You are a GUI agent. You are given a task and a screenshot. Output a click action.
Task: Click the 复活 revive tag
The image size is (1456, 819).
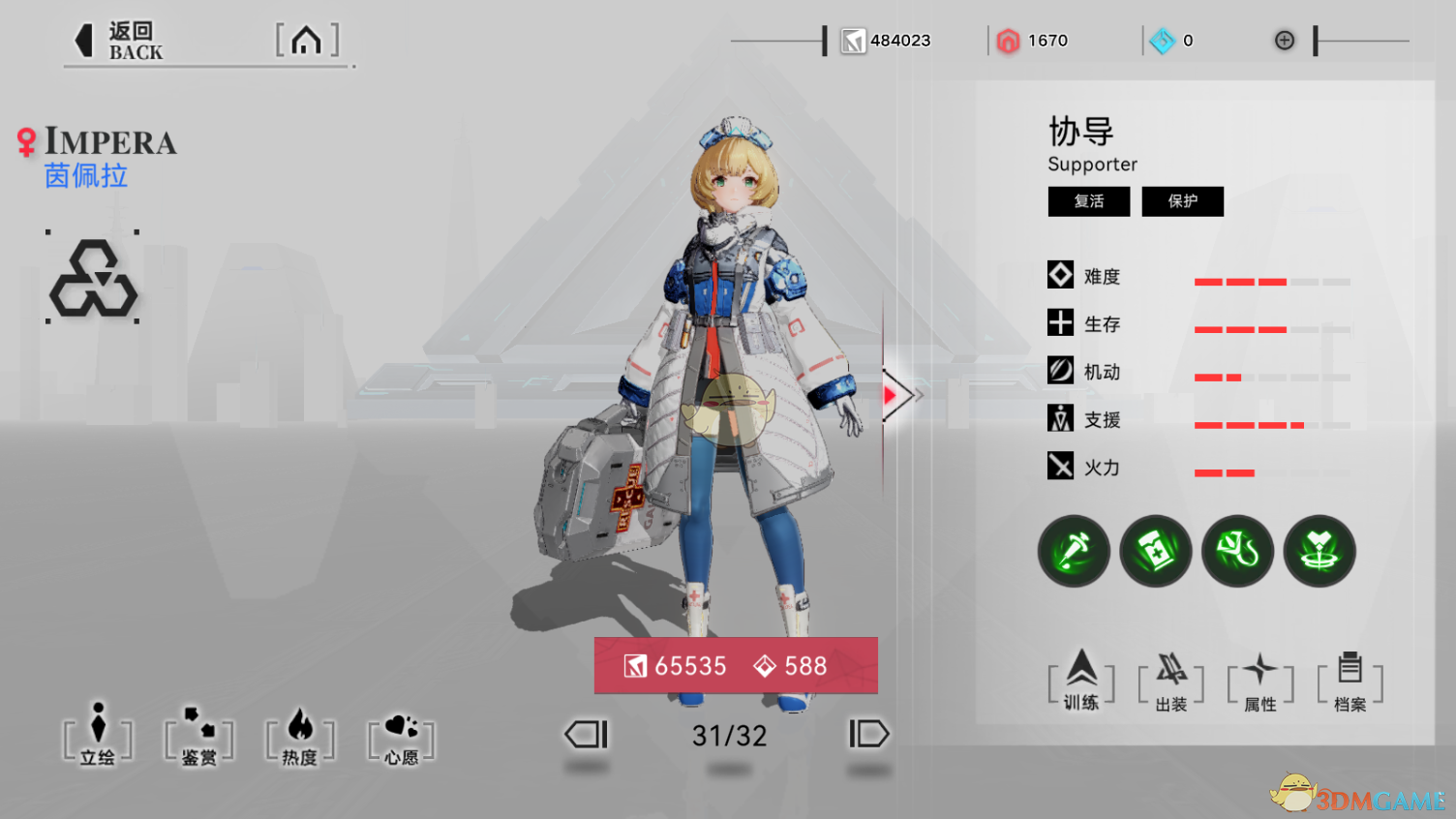click(1089, 201)
